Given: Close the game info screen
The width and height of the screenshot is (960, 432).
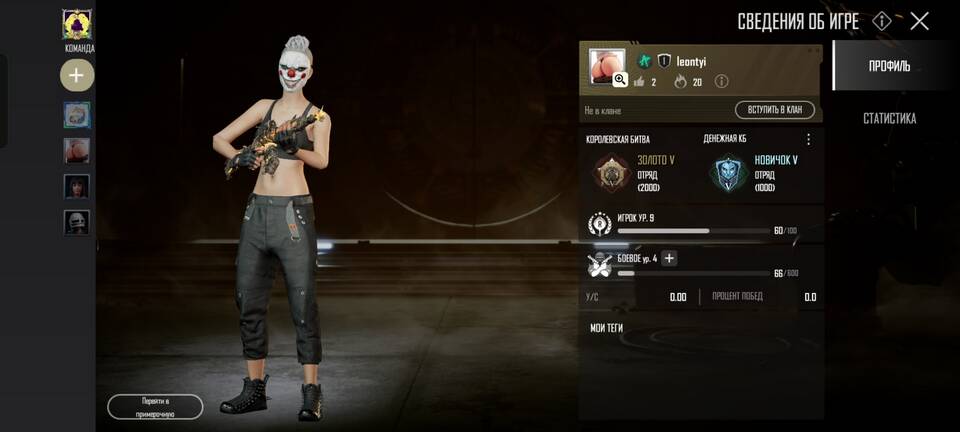Looking at the screenshot, I should pos(919,21).
